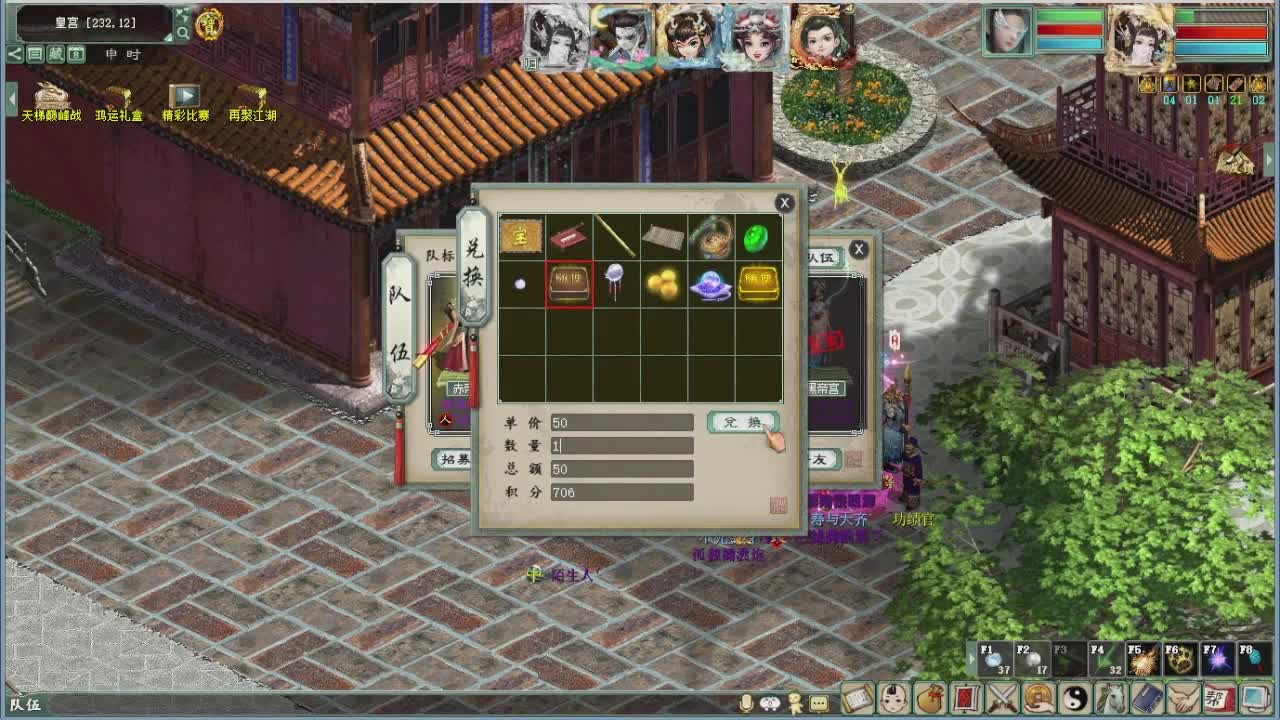Click the magnifier zoom icon under the minimap
The image size is (1280, 720).
point(184,33)
